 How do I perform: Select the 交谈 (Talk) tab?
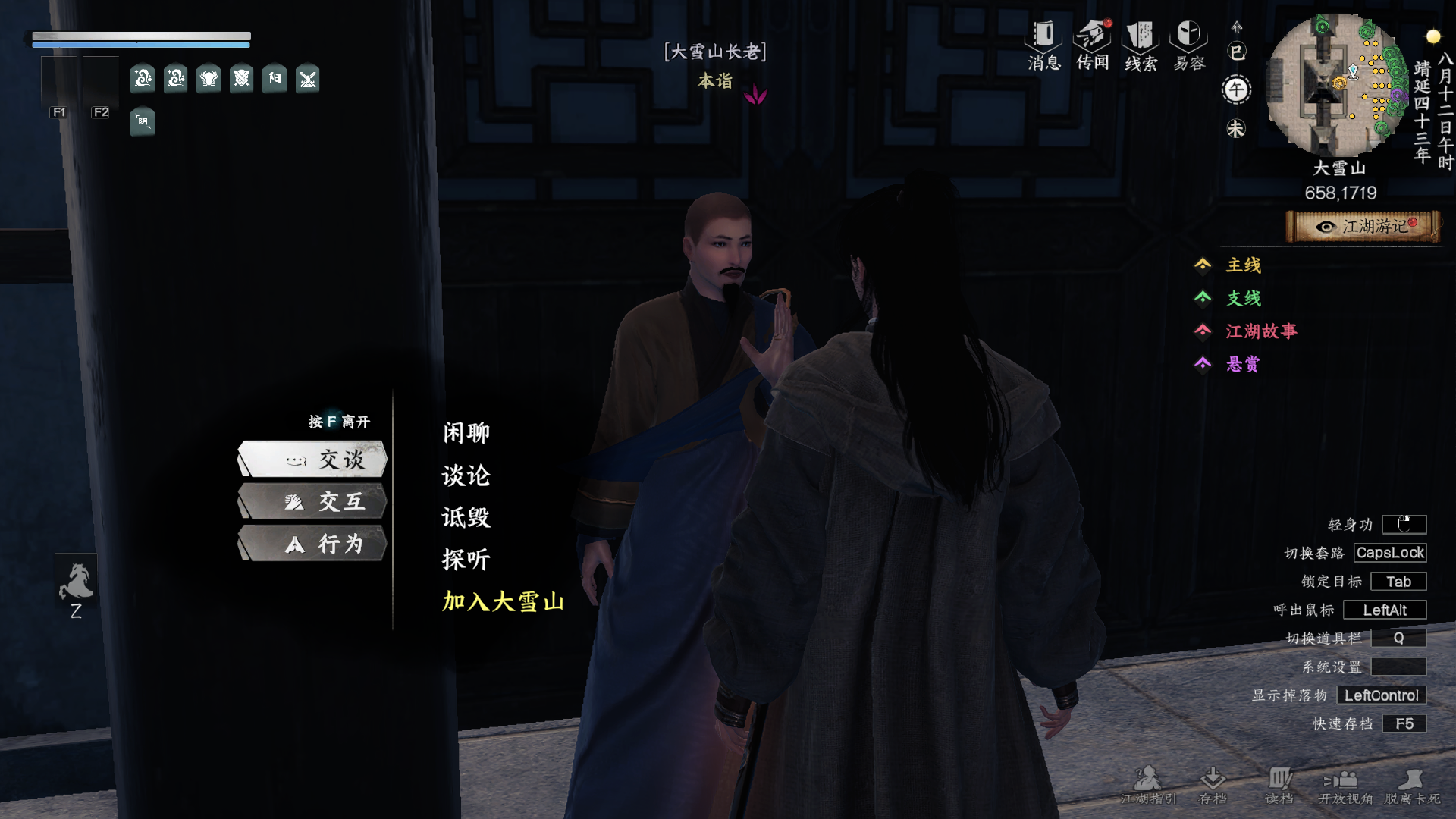tap(312, 460)
